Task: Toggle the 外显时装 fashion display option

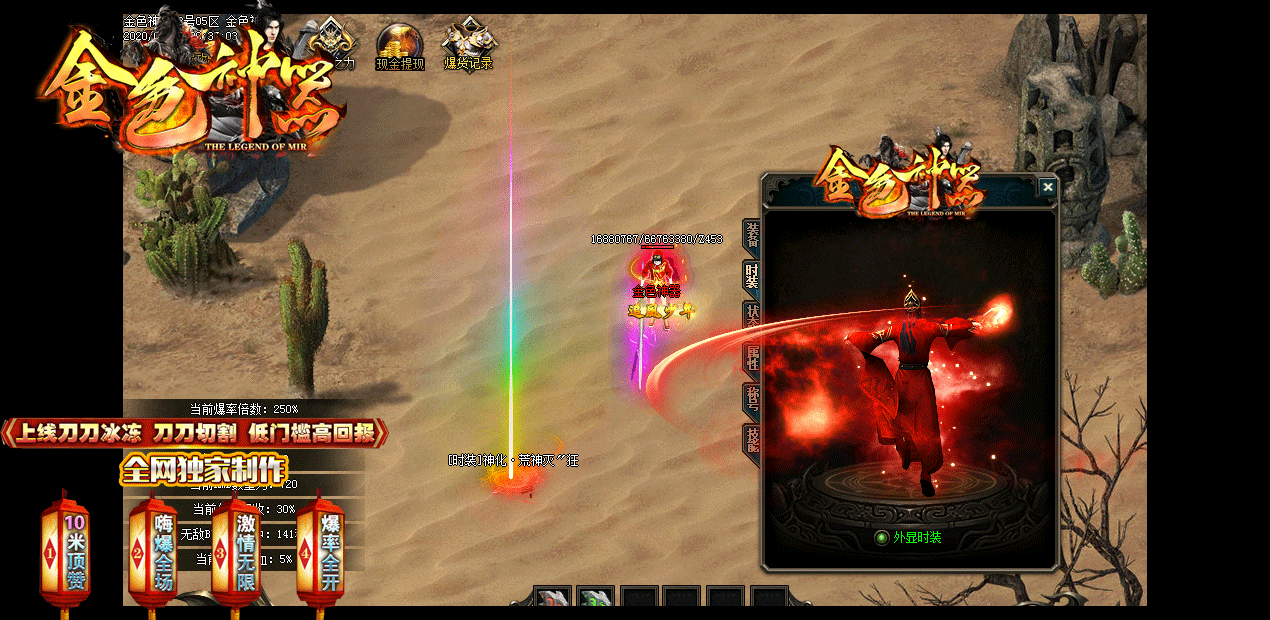Action: pyautogui.click(x=881, y=538)
